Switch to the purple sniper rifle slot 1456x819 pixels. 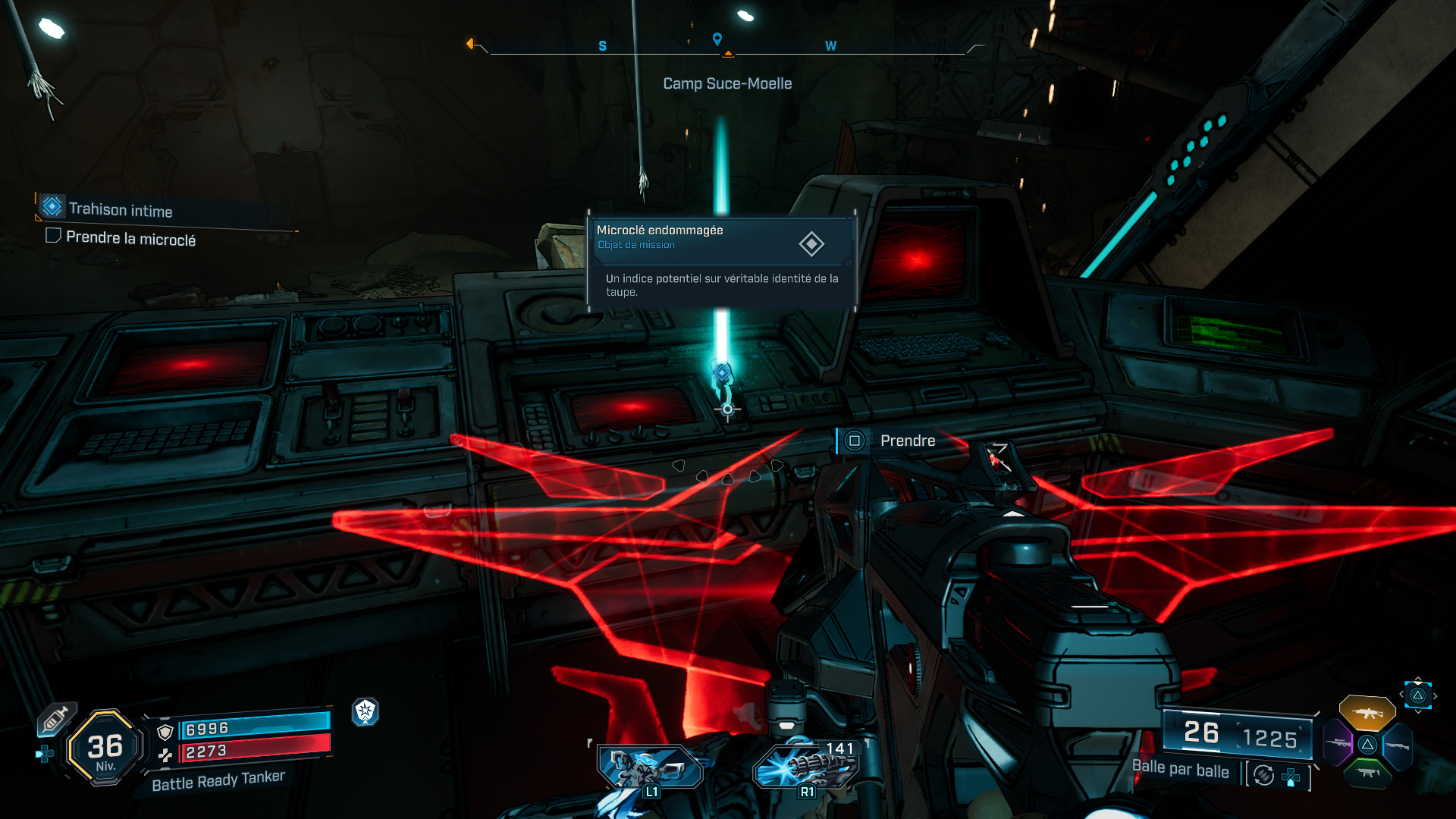1338,743
